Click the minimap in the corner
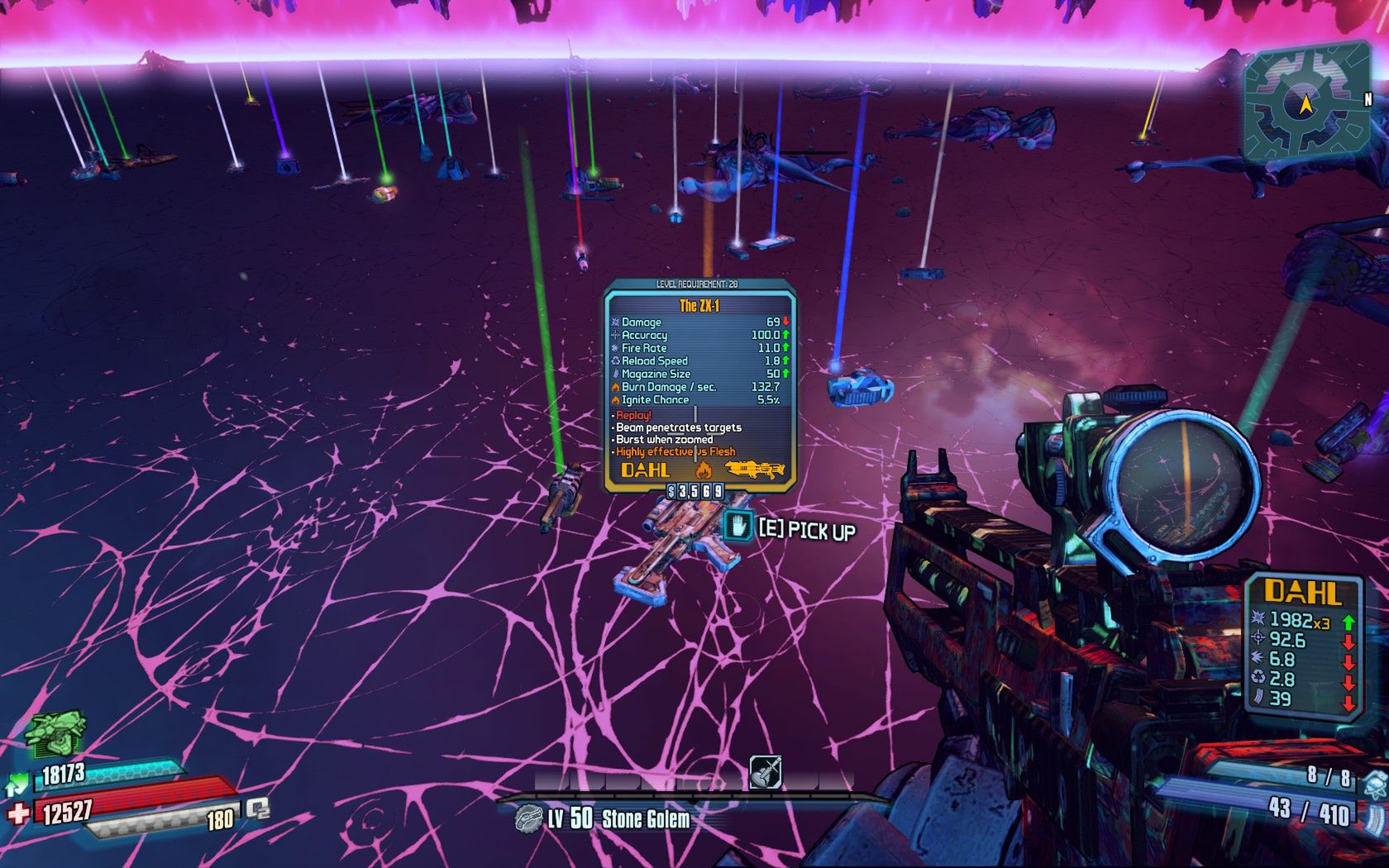Viewport: 1389px width, 868px height. 1305,103
